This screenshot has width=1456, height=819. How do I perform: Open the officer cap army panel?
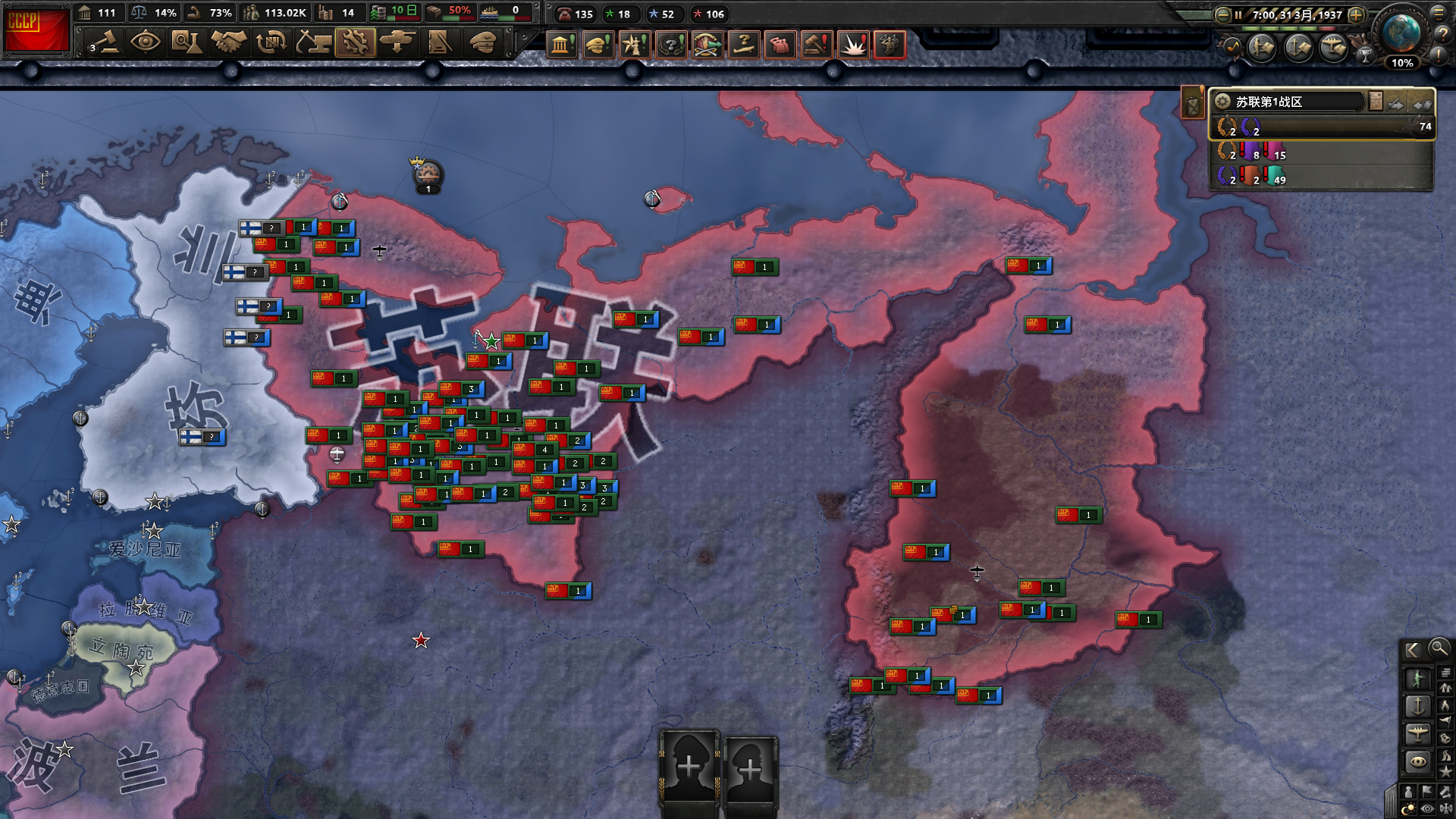482,42
